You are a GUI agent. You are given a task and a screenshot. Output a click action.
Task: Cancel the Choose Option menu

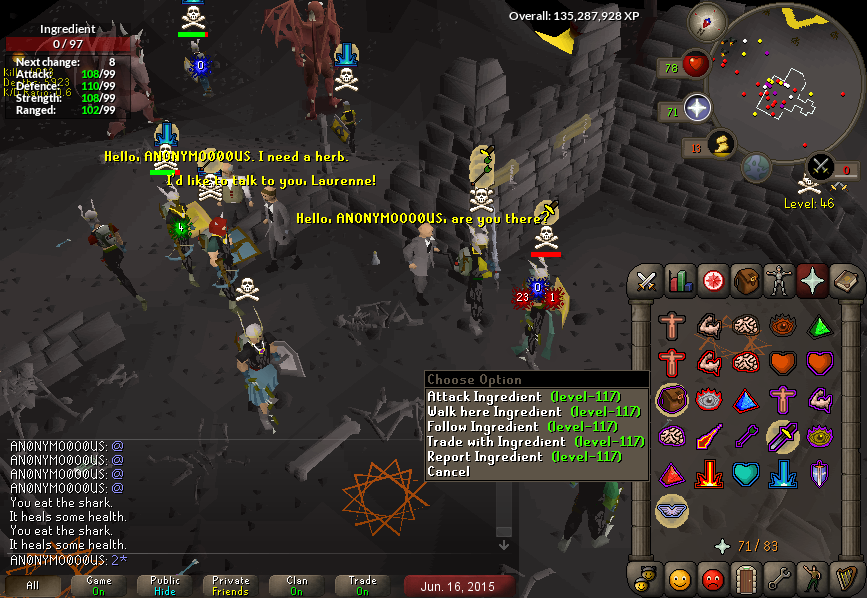(448, 472)
